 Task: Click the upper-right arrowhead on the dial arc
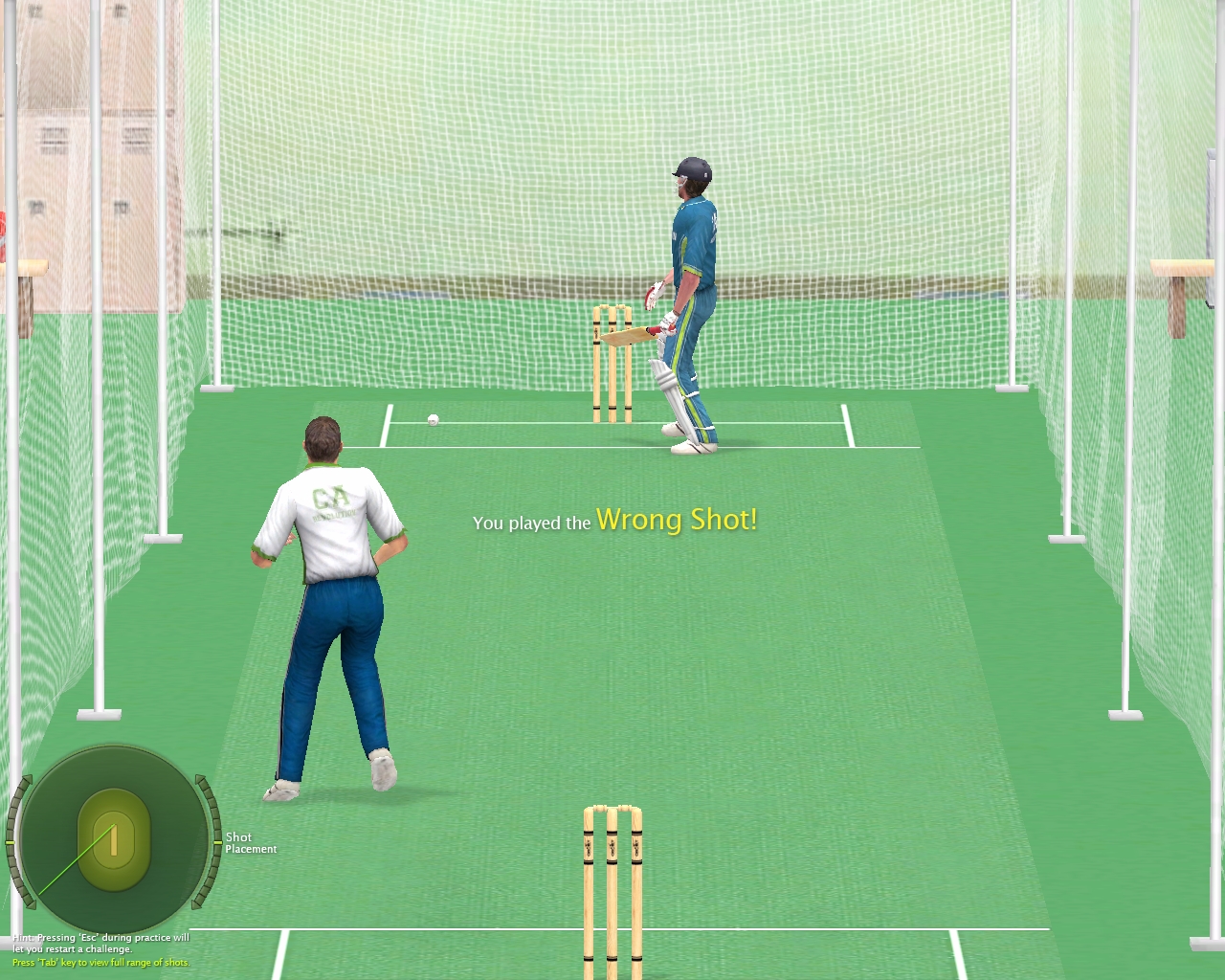[x=199, y=780]
